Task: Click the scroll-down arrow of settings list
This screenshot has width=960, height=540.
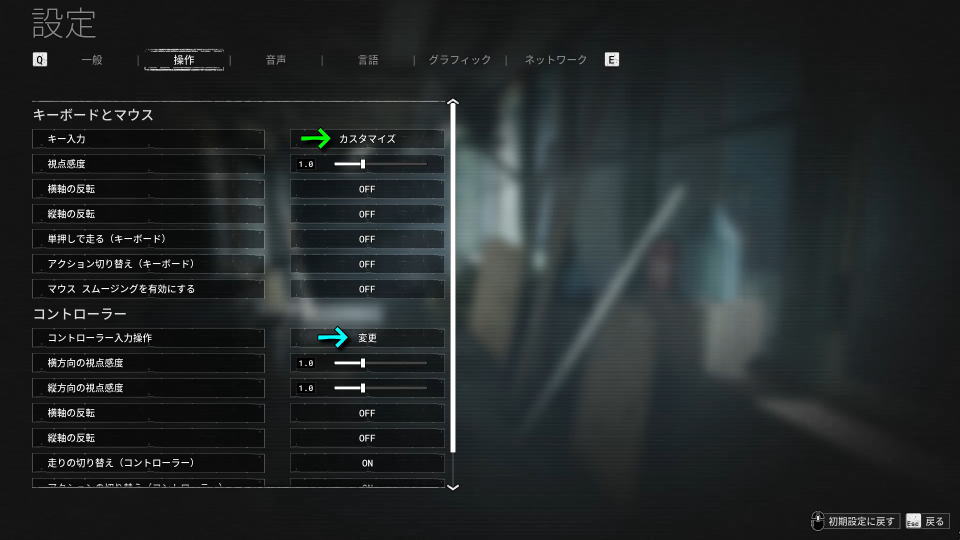Action: click(x=453, y=486)
